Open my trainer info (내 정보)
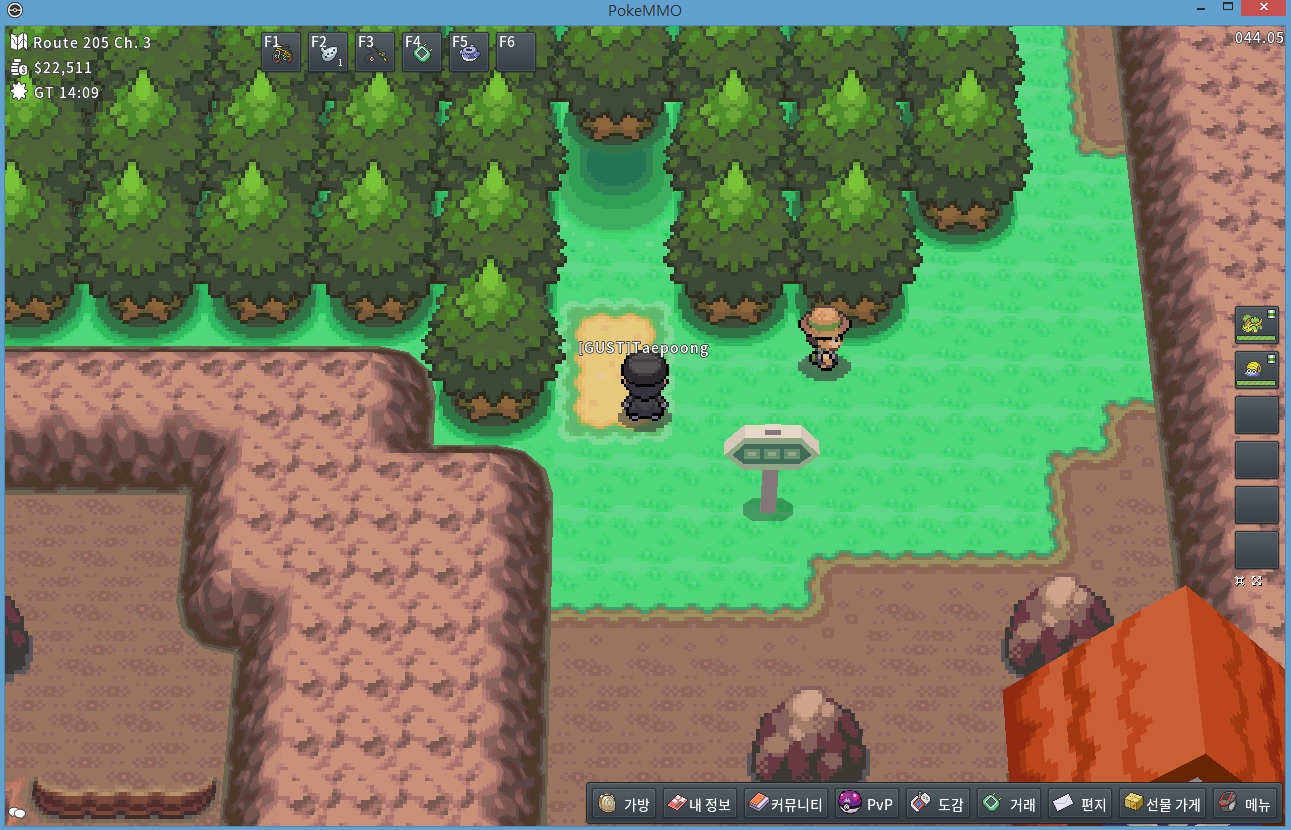This screenshot has height=830, width=1291. coord(700,804)
